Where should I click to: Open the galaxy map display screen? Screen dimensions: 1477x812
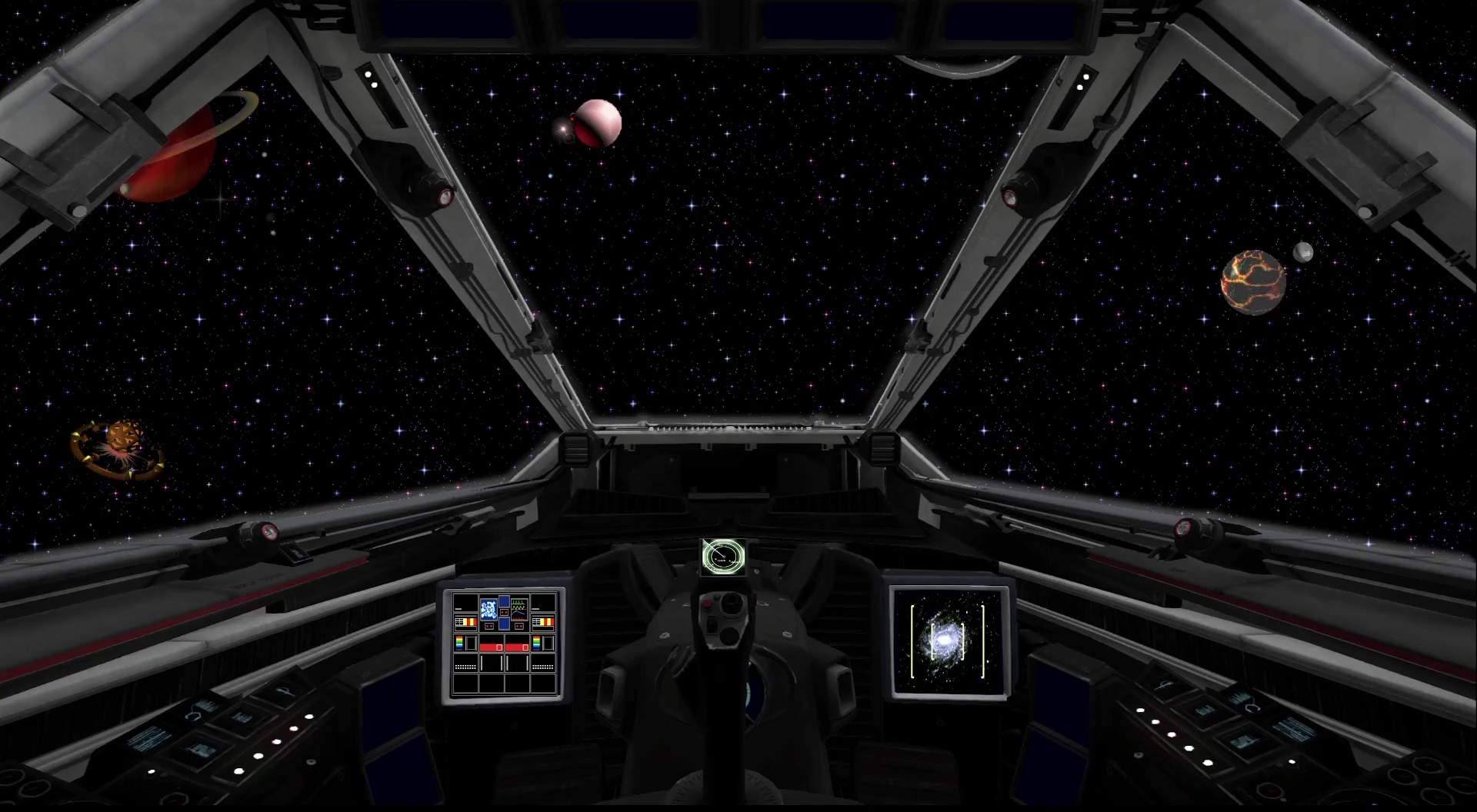[x=949, y=642]
